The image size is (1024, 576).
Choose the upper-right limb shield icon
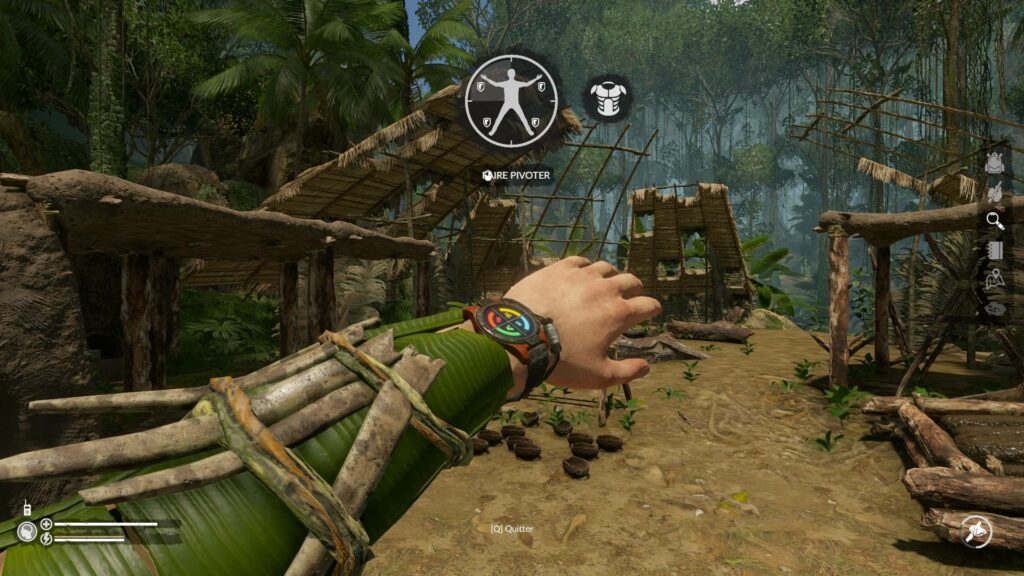click(x=541, y=88)
